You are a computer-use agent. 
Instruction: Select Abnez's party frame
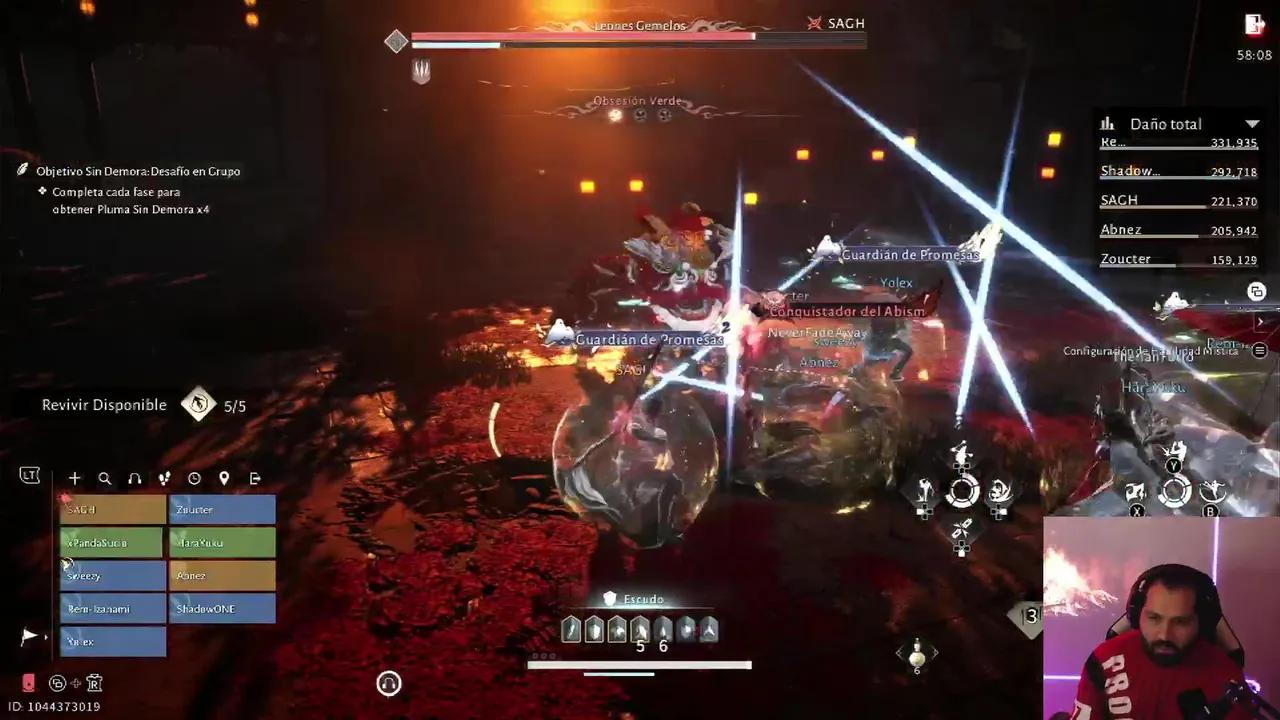222,576
